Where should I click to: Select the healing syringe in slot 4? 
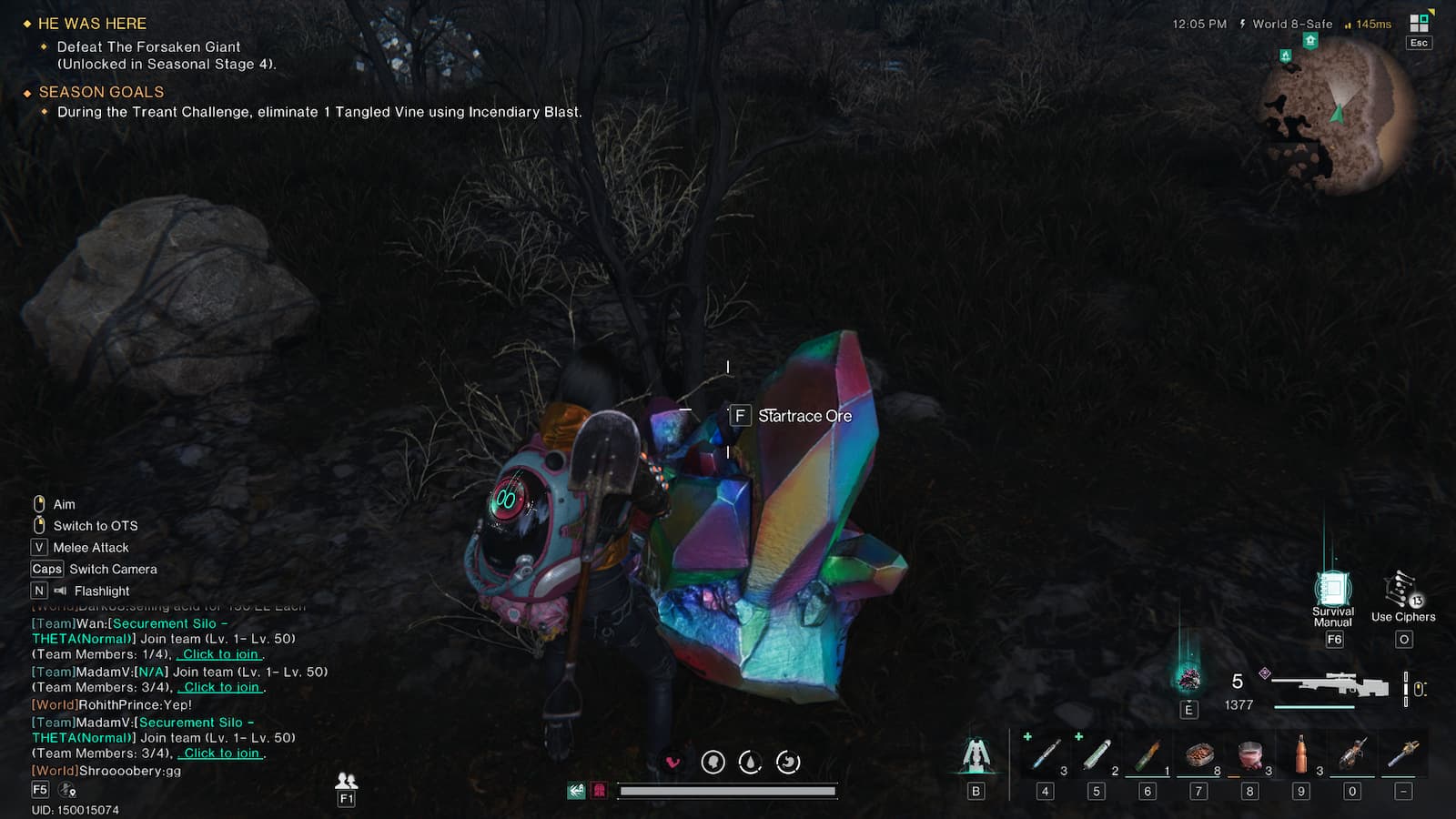coord(1045,753)
